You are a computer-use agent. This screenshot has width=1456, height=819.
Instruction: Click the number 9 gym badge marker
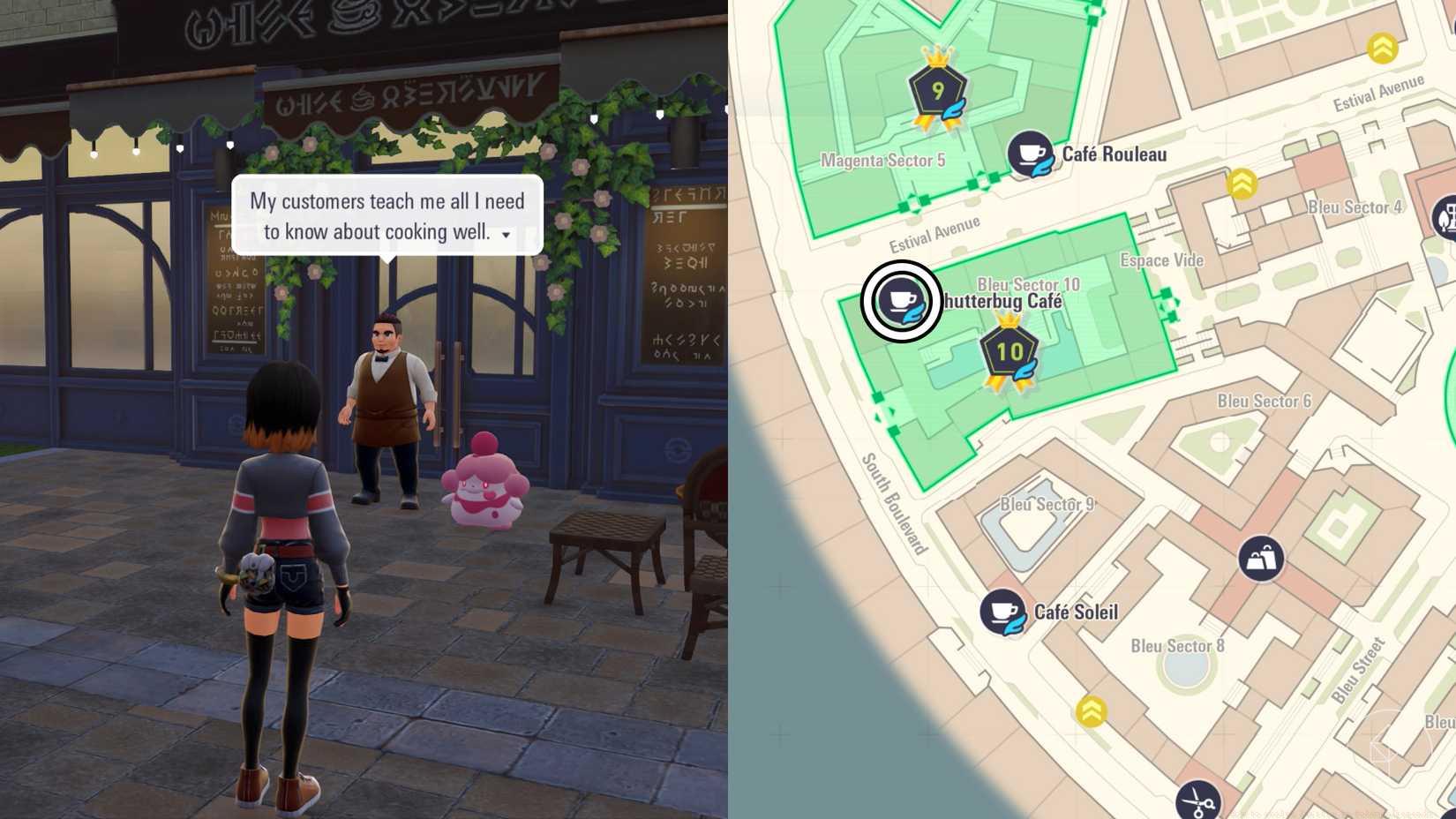coord(939,88)
